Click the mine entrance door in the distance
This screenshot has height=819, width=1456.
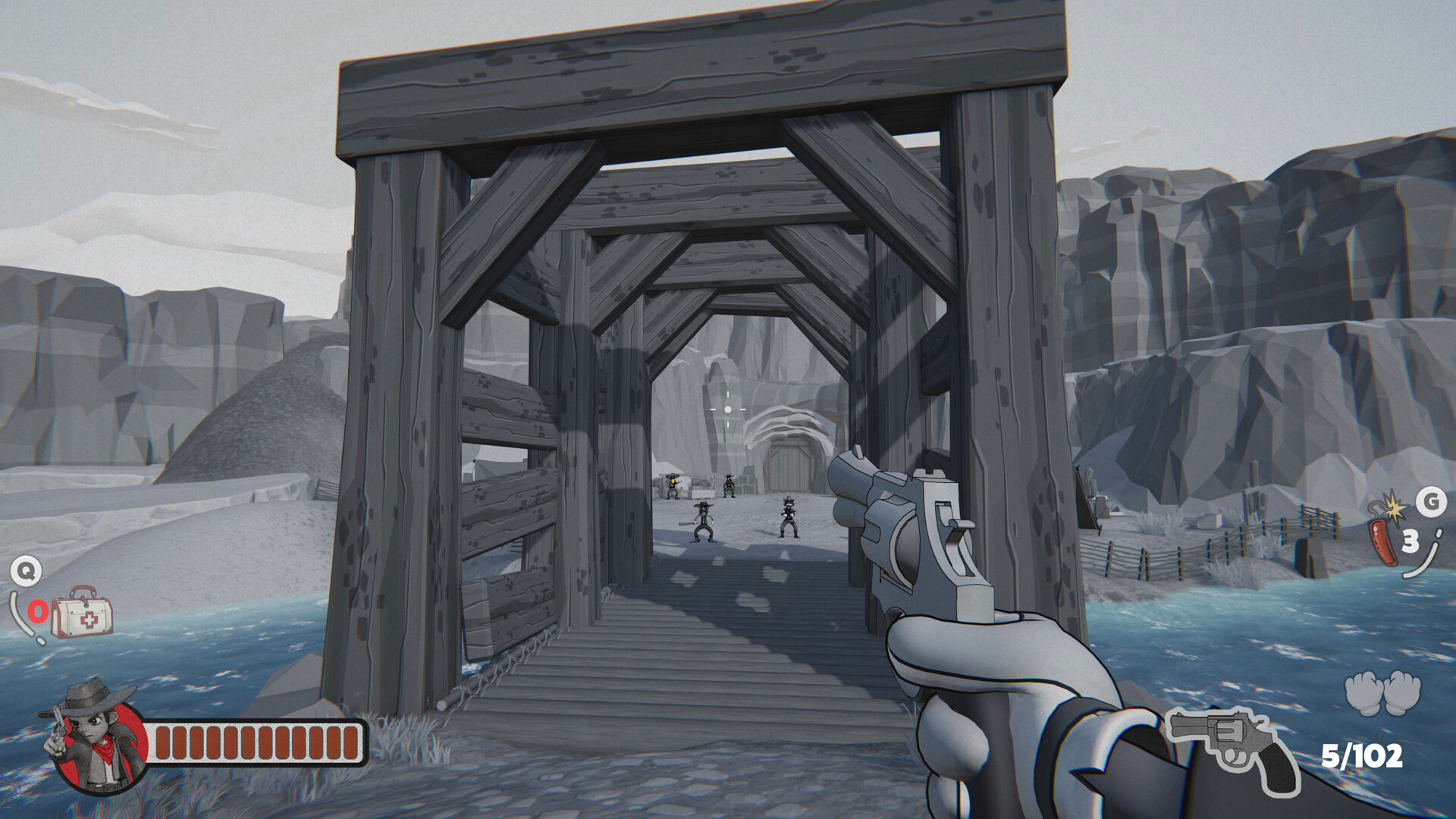(x=789, y=466)
